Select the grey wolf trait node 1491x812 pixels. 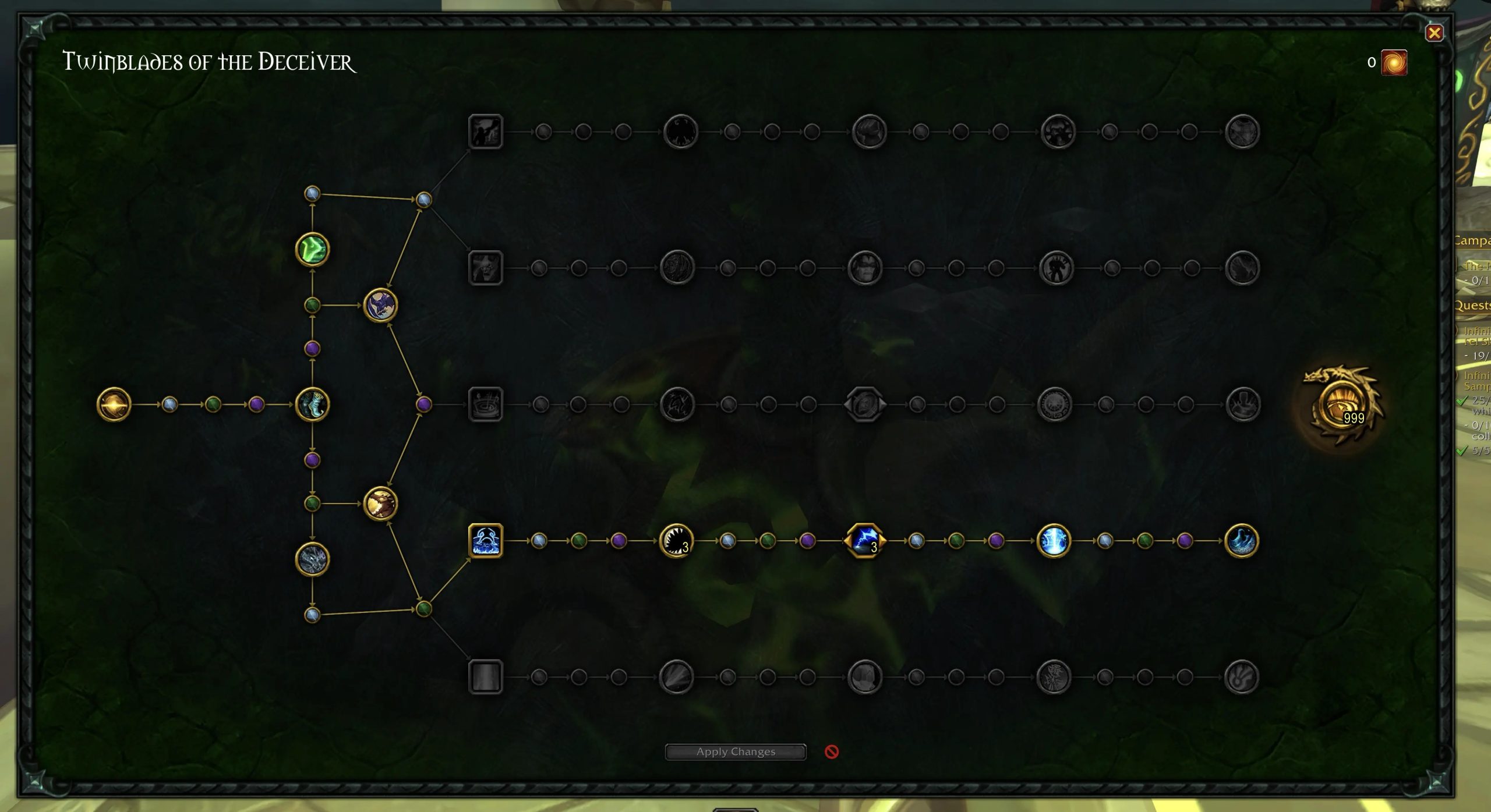coord(313,559)
